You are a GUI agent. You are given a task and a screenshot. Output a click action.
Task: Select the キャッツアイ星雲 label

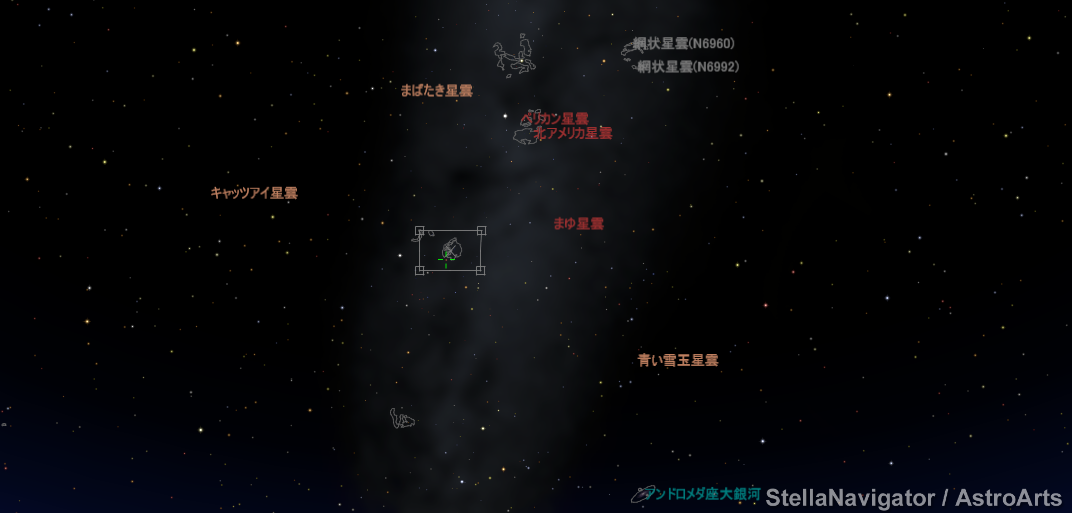[254, 193]
